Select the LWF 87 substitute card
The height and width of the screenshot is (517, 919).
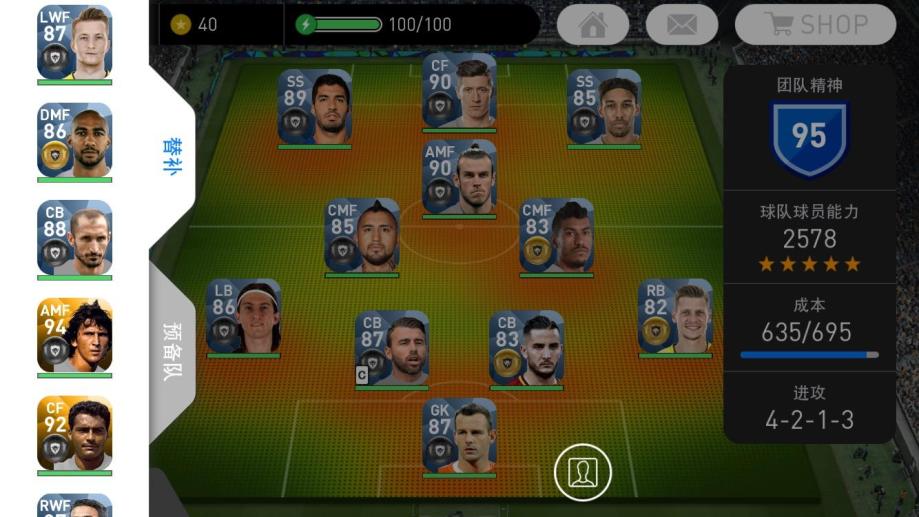click(x=75, y=43)
